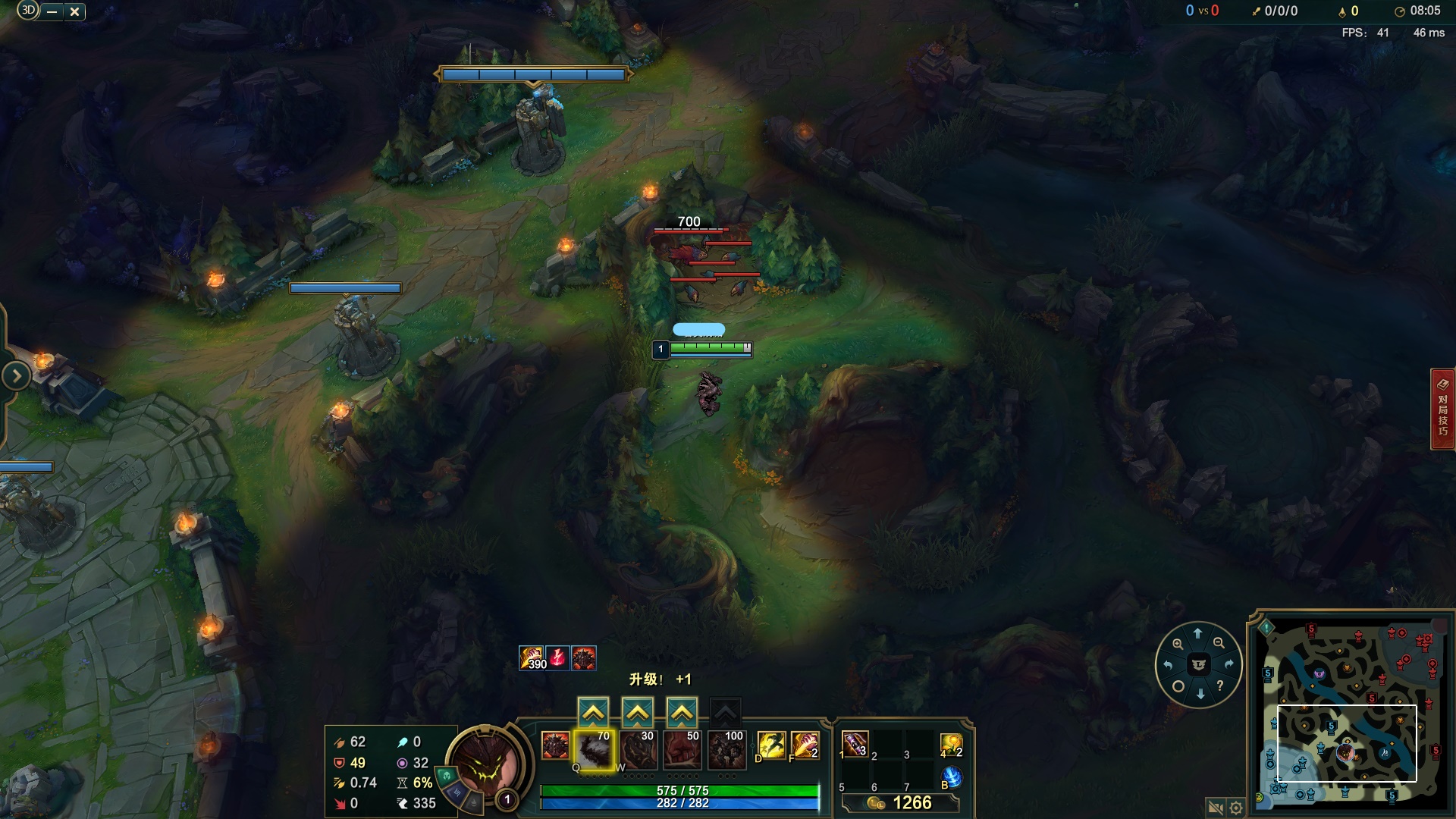Toggle the circle lock on the camera wheel
The image size is (1456, 819).
click(x=1178, y=686)
